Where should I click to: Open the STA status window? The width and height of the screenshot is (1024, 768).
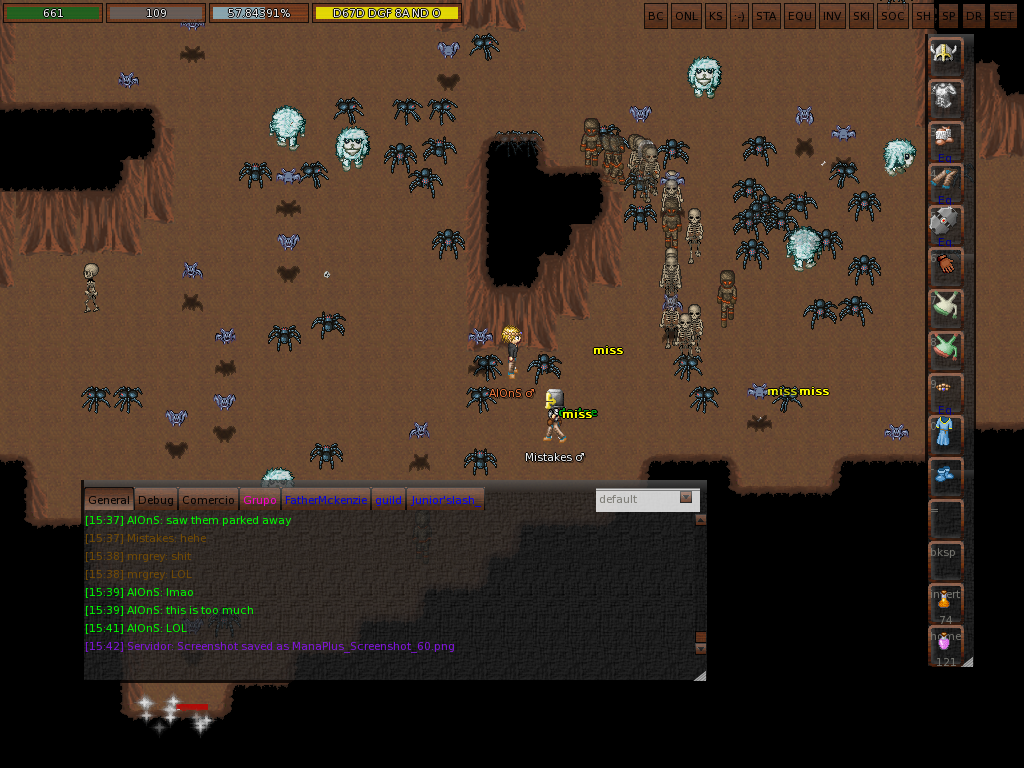[766, 16]
